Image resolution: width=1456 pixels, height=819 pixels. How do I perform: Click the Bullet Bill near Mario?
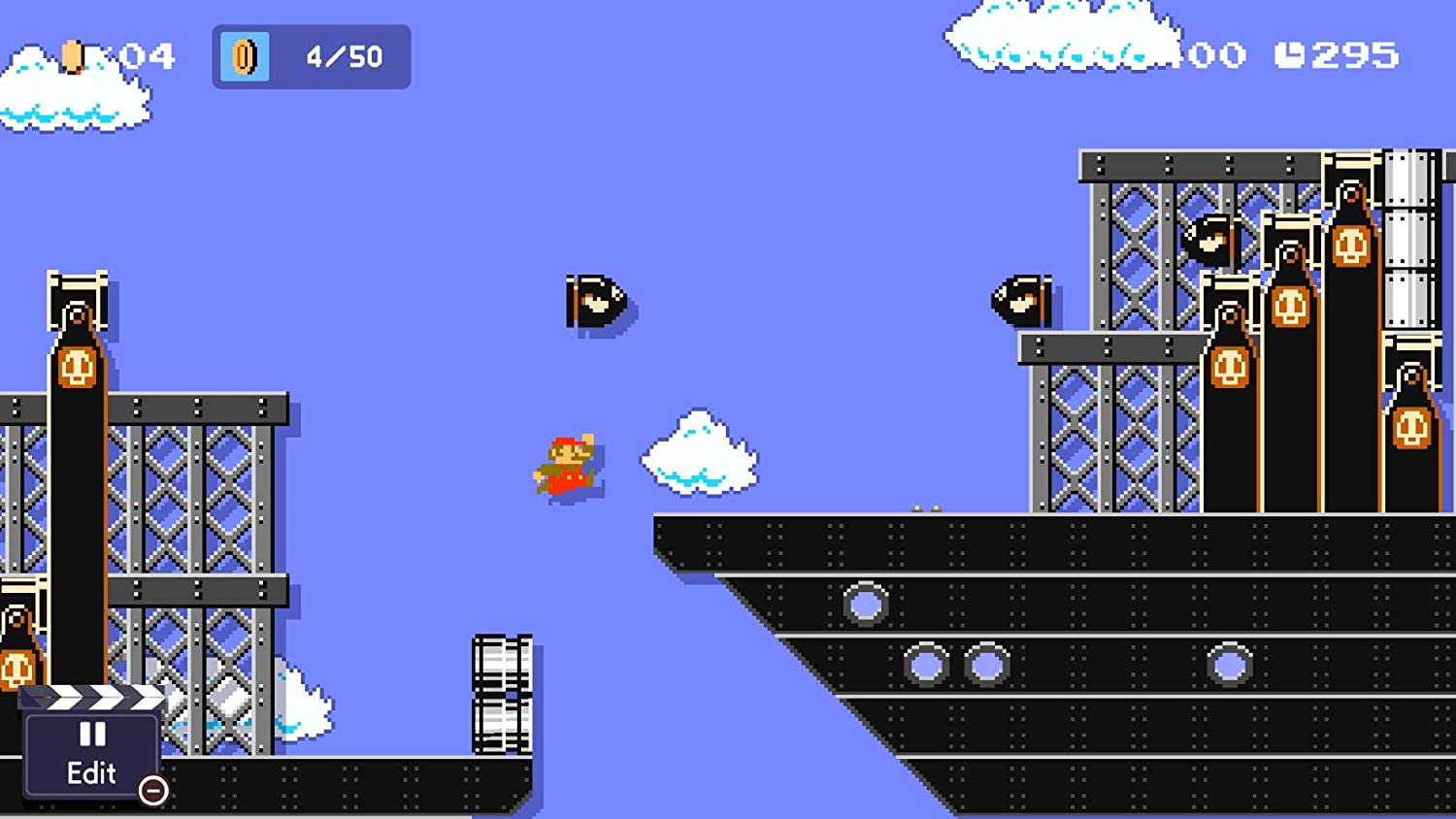(594, 301)
